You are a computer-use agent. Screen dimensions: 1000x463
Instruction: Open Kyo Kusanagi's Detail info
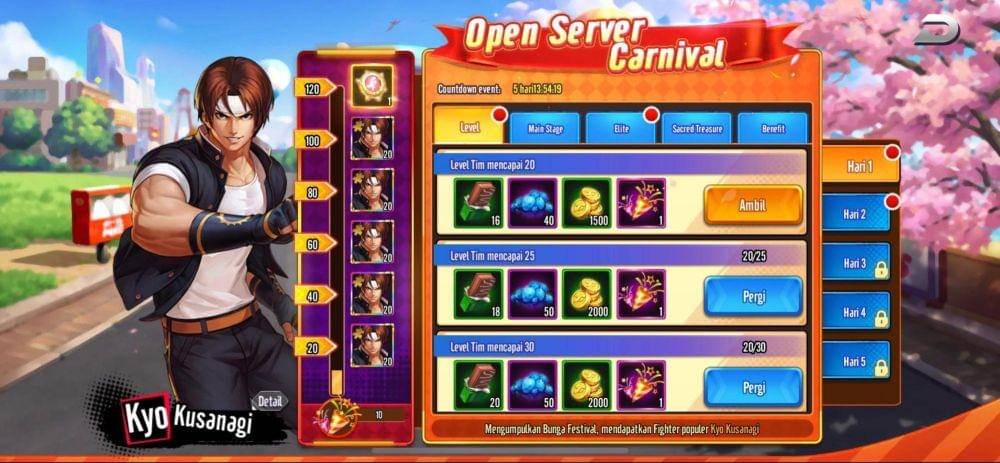(270, 401)
